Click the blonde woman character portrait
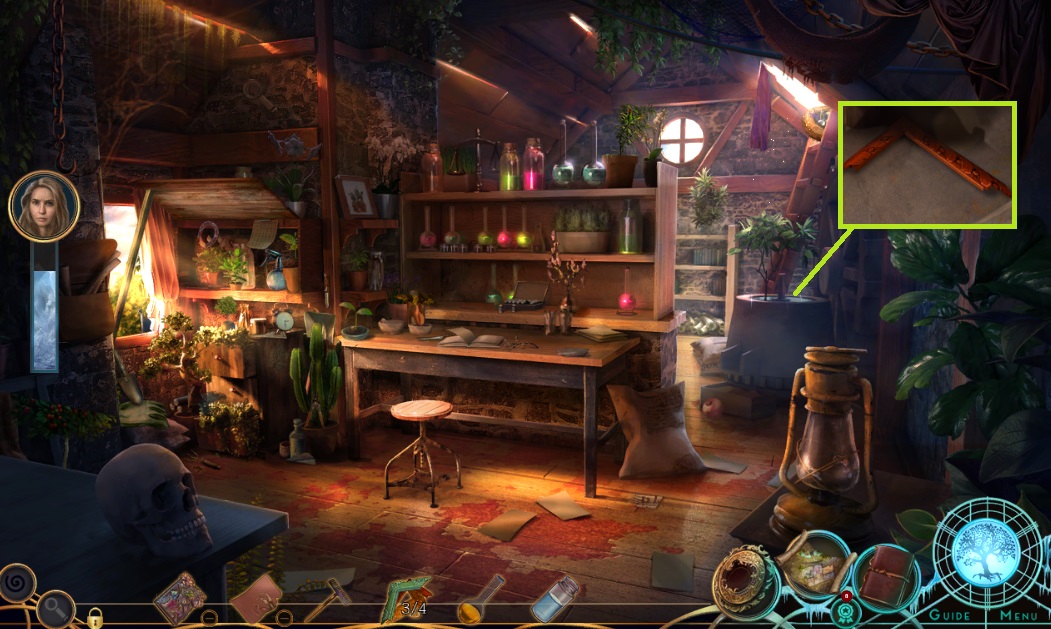 [x=44, y=206]
